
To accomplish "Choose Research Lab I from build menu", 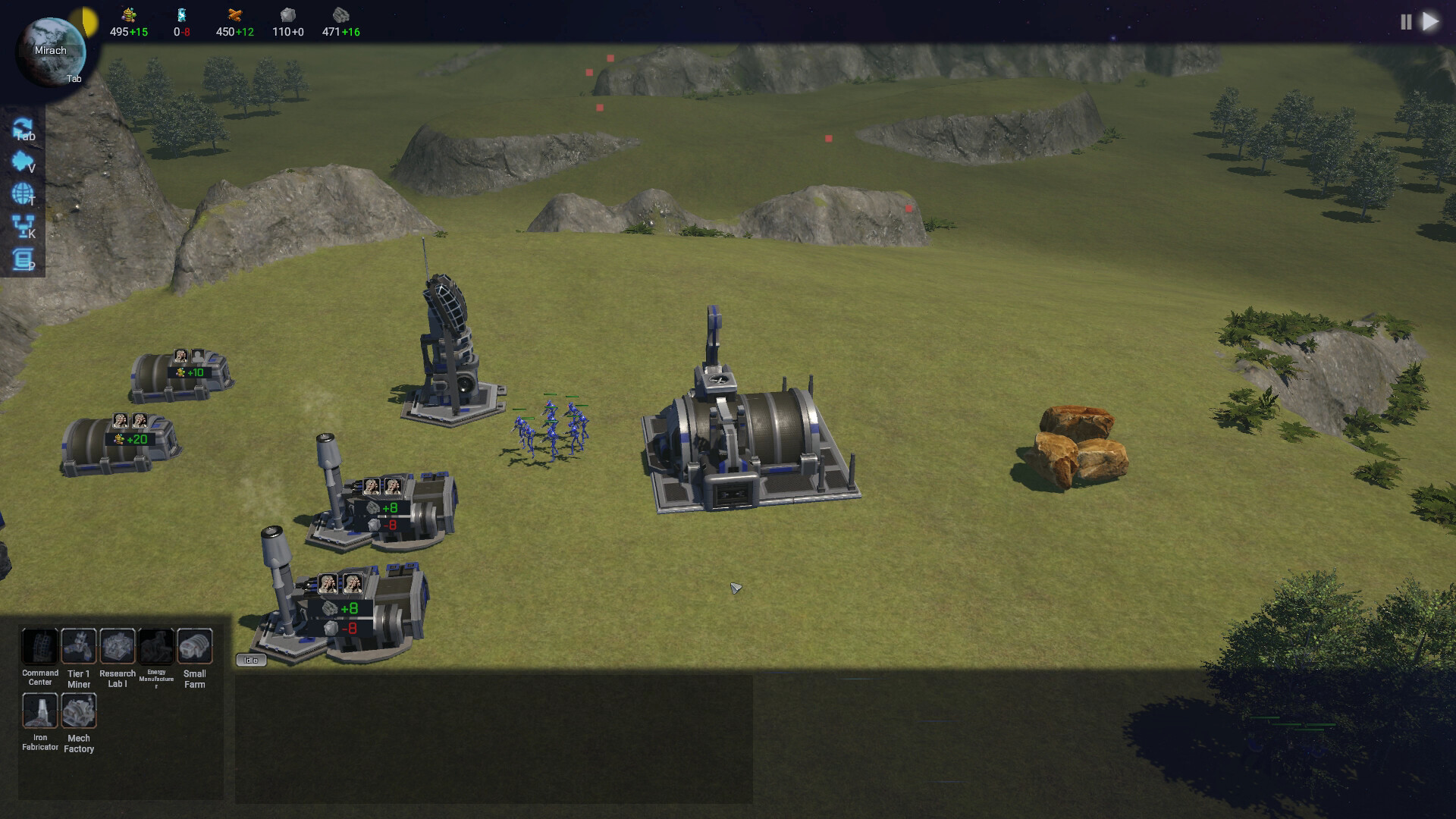I will point(118,647).
